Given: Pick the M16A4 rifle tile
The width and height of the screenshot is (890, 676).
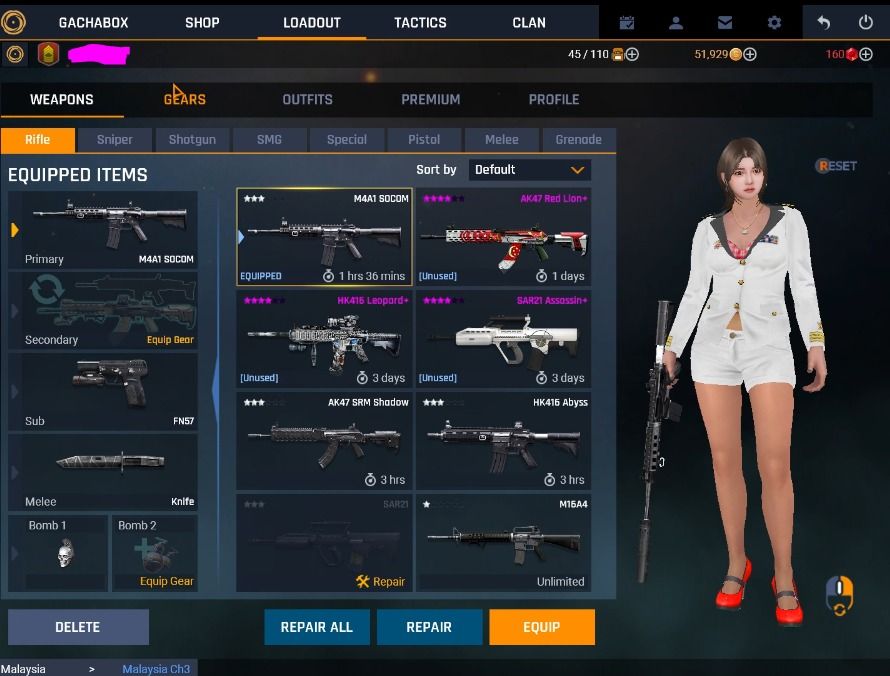Looking at the screenshot, I should click(x=503, y=542).
